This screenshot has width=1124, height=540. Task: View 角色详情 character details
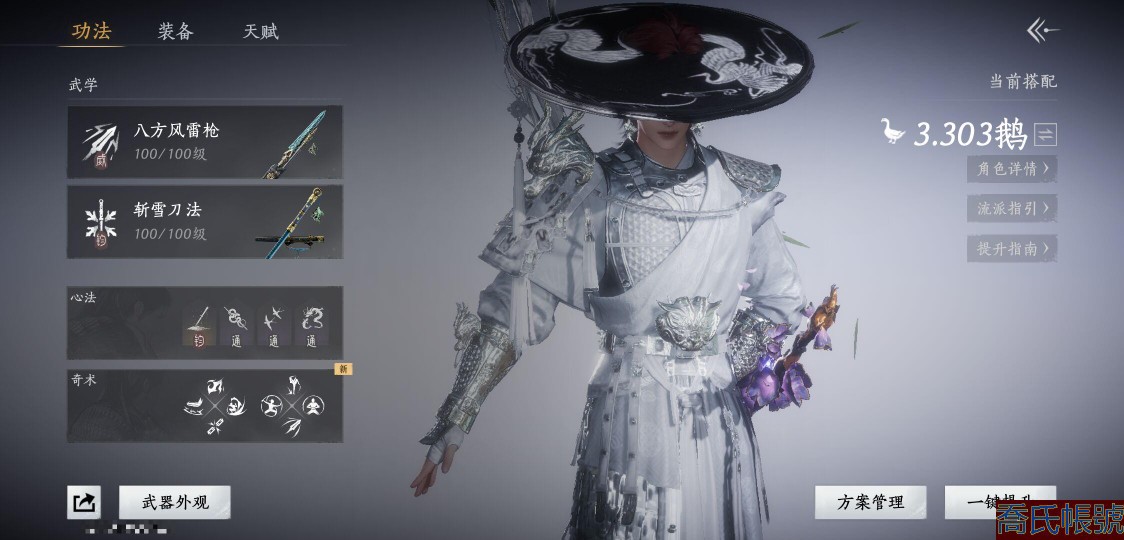(x=1012, y=169)
